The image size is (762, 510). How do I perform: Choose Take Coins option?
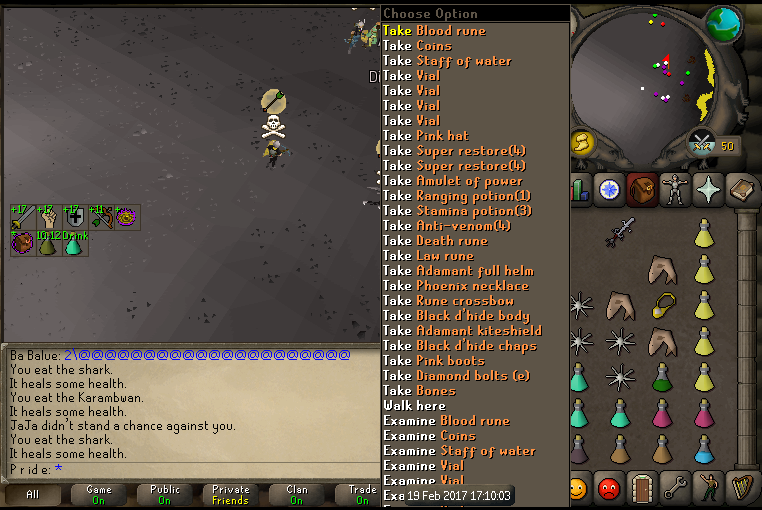tap(417, 46)
